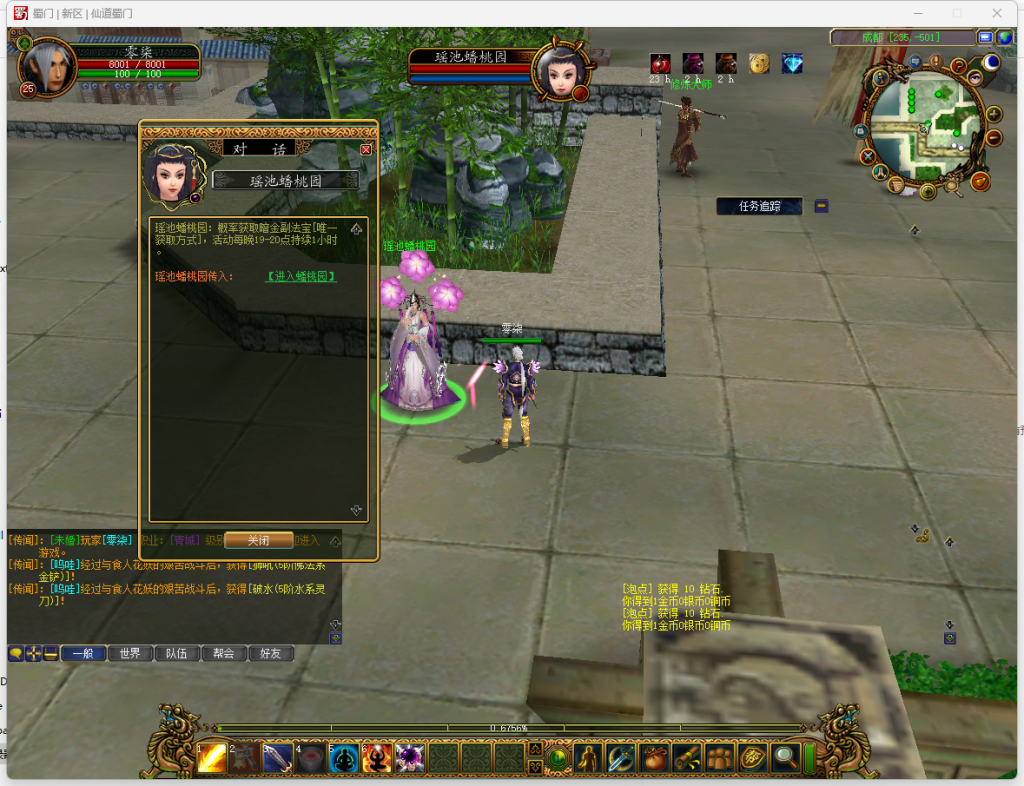
Task: Activate the purple burst skill on the hotbar
Action: (x=410, y=758)
